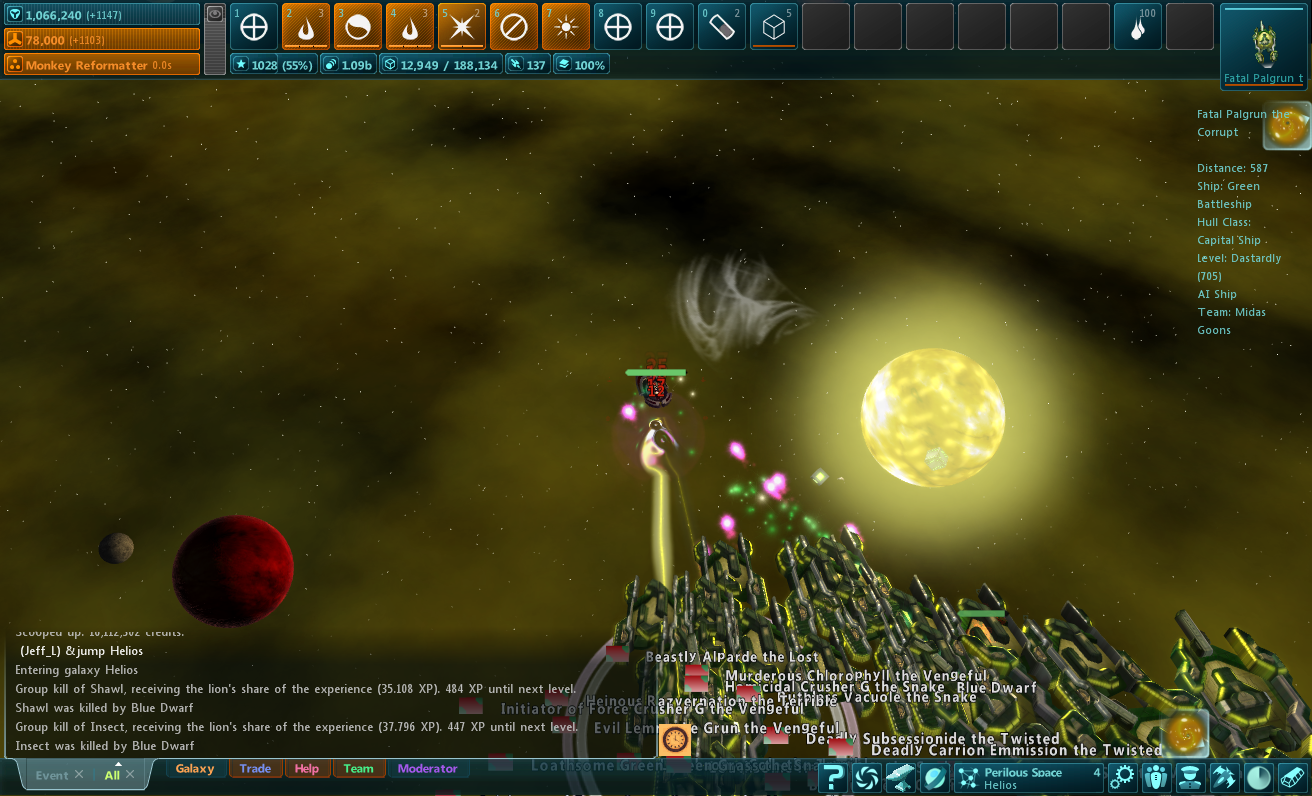Close the Event chat tab
1312x796 pixels.
point(79,775)
